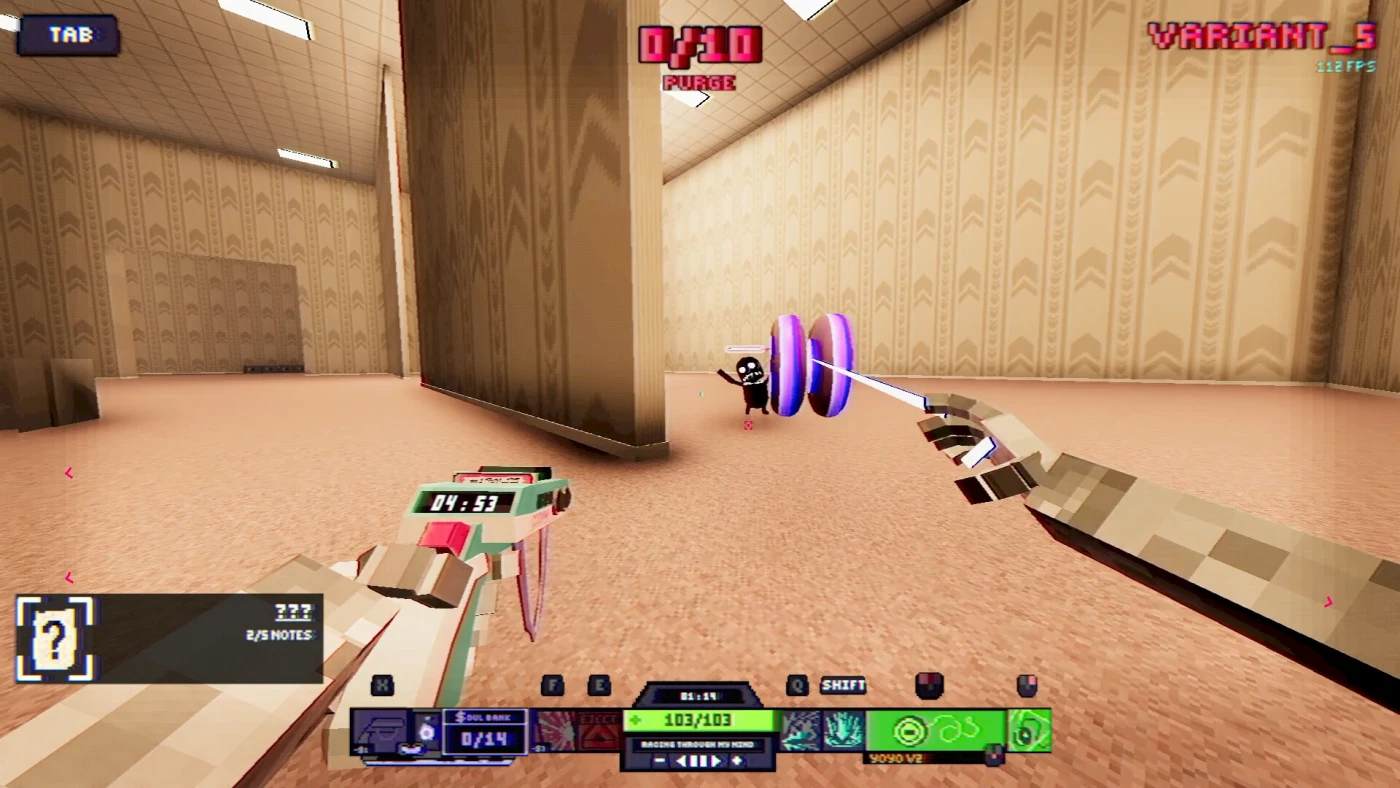Go back to the previous music track
This screenshot has height=788, width=1400.
pos(682,761)
